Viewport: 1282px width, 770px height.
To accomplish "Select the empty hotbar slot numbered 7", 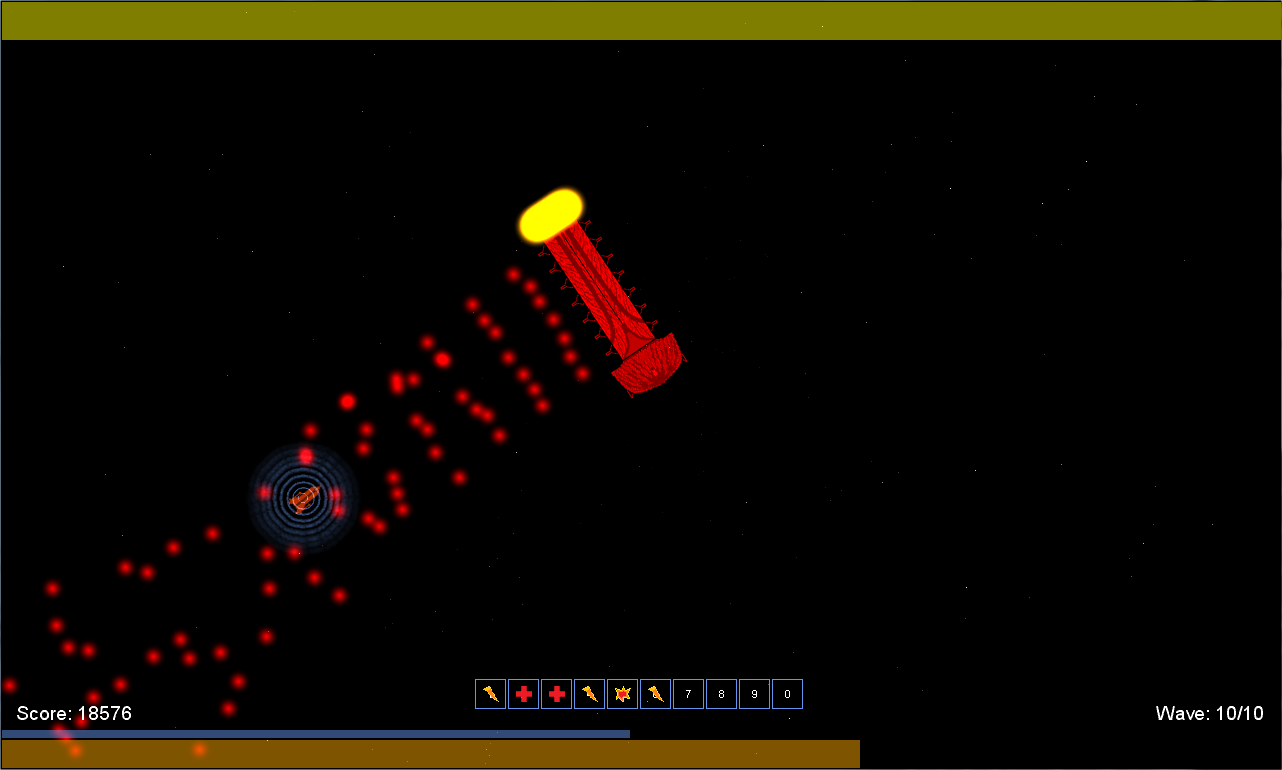I will 688,694.
